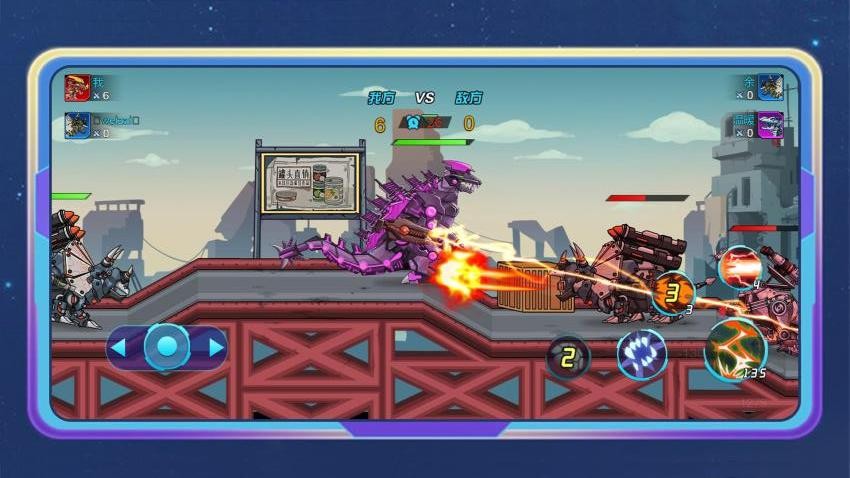Activate the purple claw bite skill

point(641,354)
